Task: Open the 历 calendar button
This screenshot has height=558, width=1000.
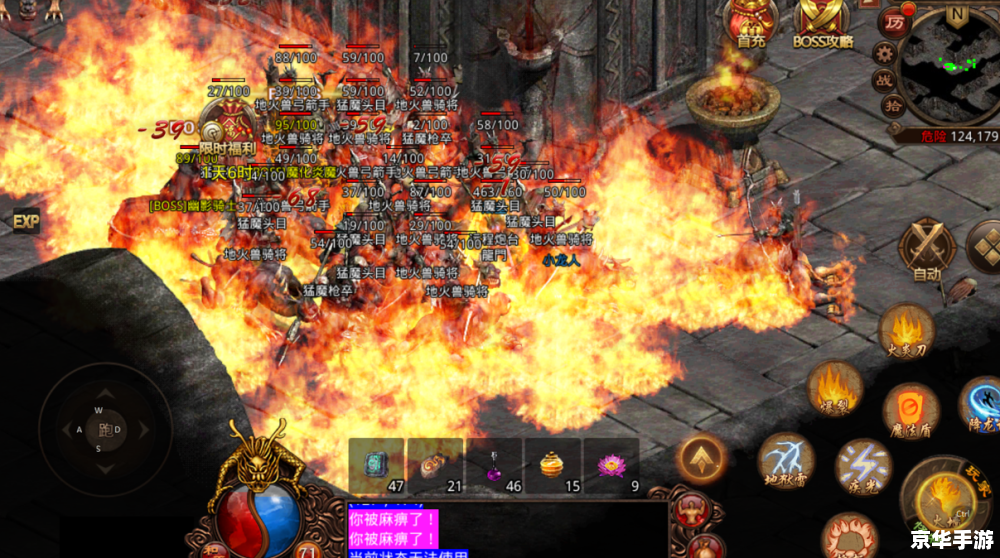Action: coord(892,22)
